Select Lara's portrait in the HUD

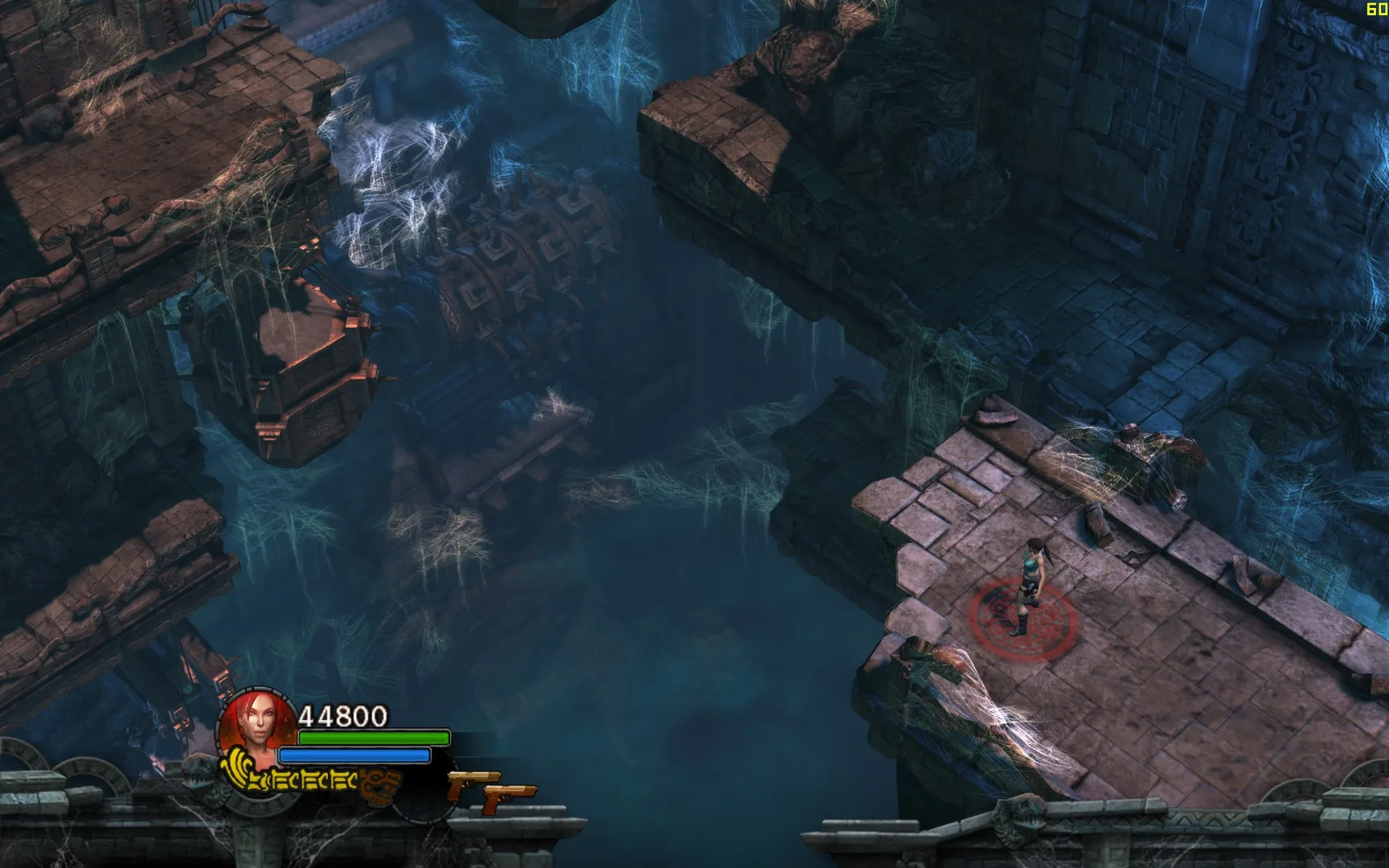(x=257, y=719)
